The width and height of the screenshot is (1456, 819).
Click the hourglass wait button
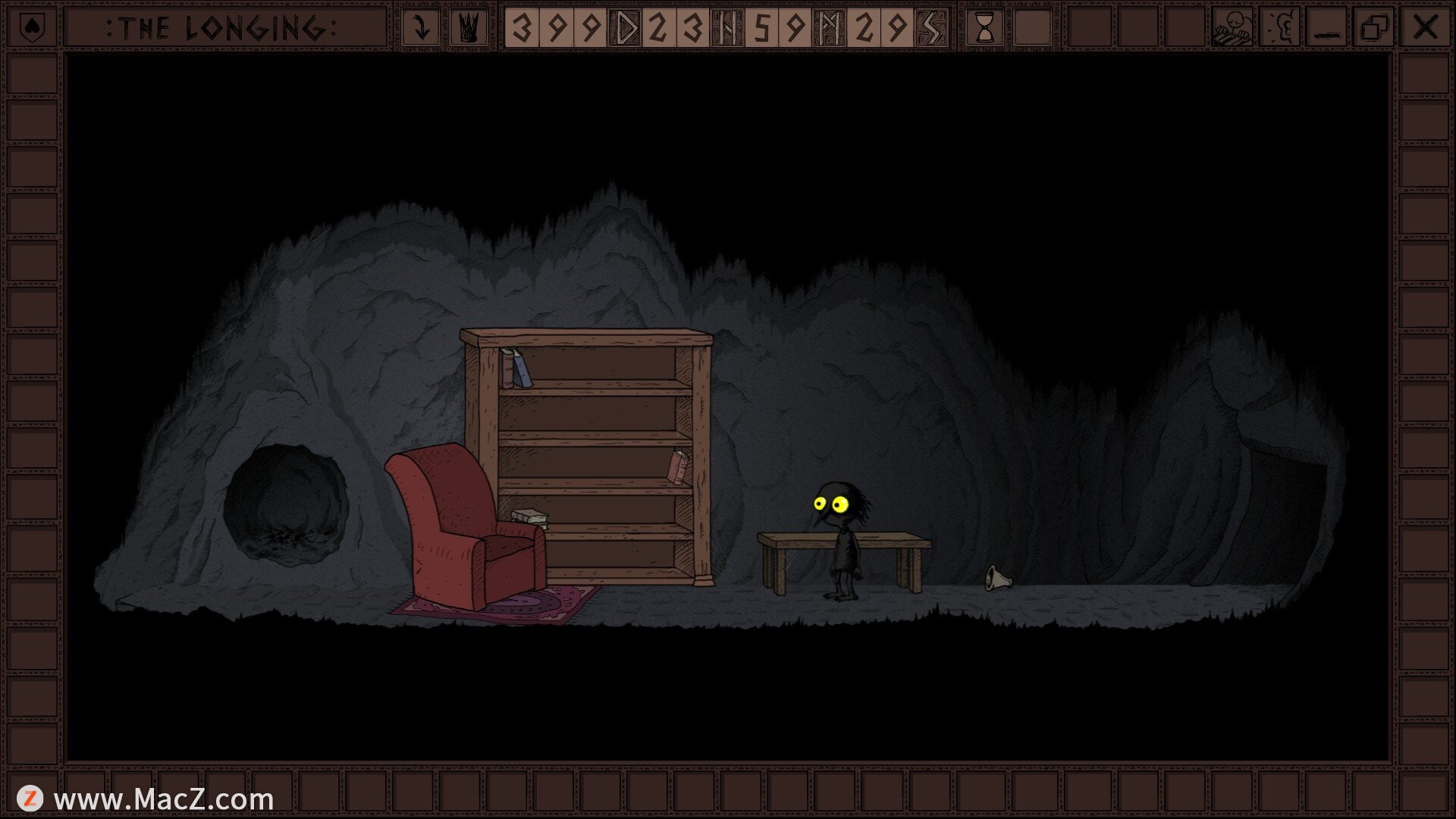984,28
